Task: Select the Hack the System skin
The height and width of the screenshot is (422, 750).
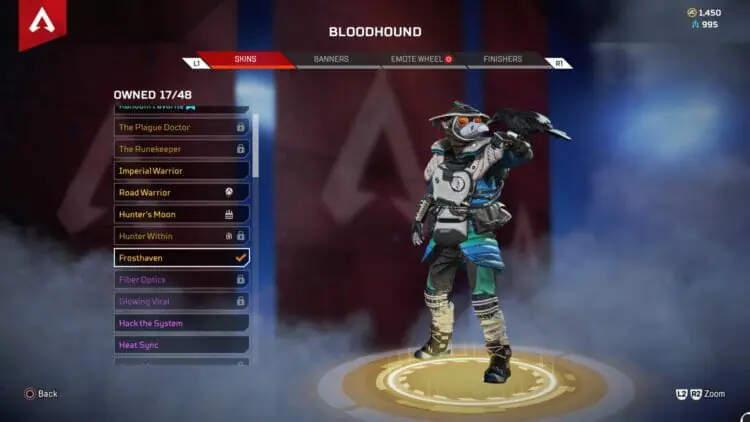Action: (x=181, y=323)
